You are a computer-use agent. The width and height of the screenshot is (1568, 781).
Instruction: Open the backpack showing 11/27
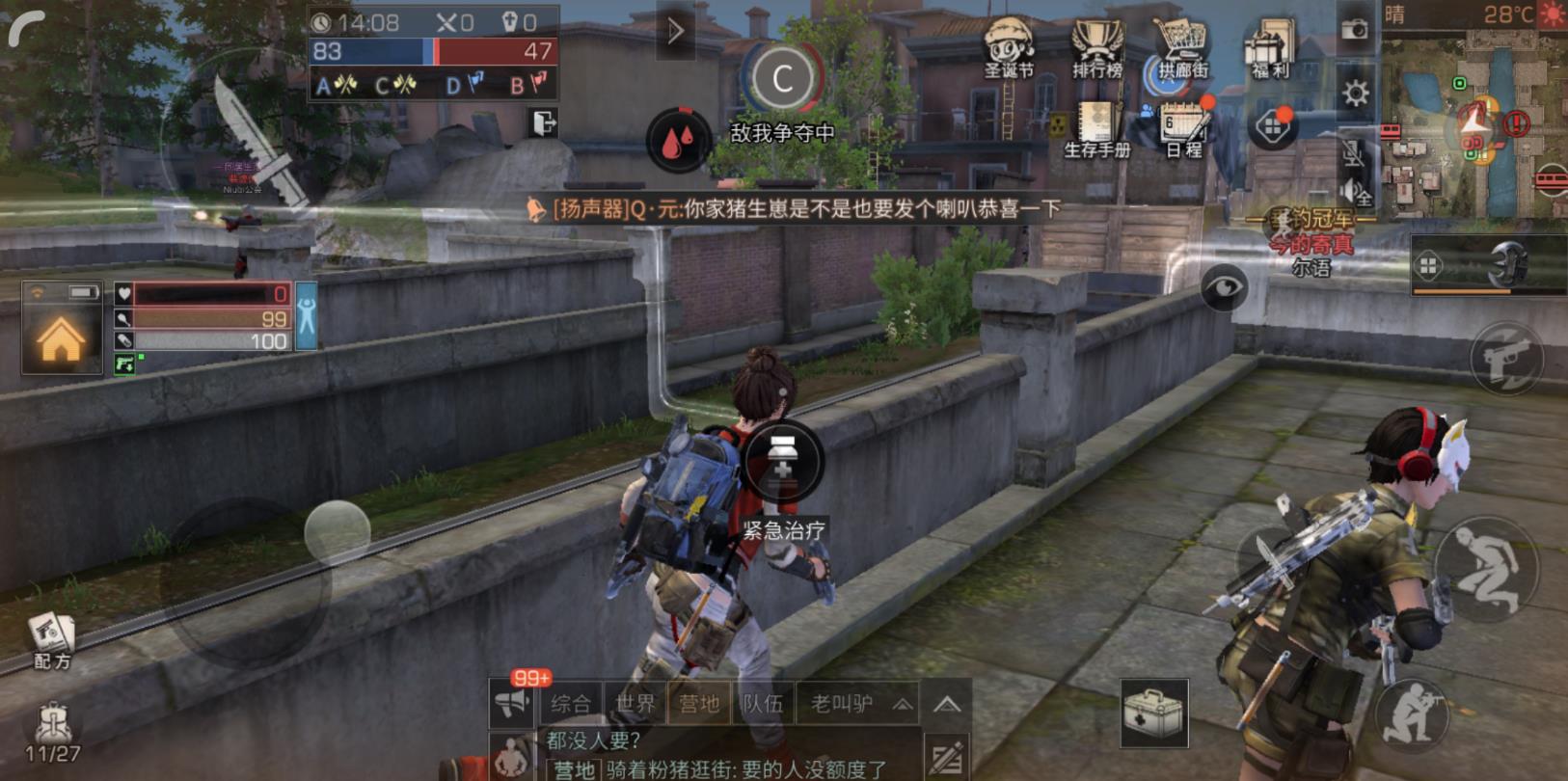(52, 733)
